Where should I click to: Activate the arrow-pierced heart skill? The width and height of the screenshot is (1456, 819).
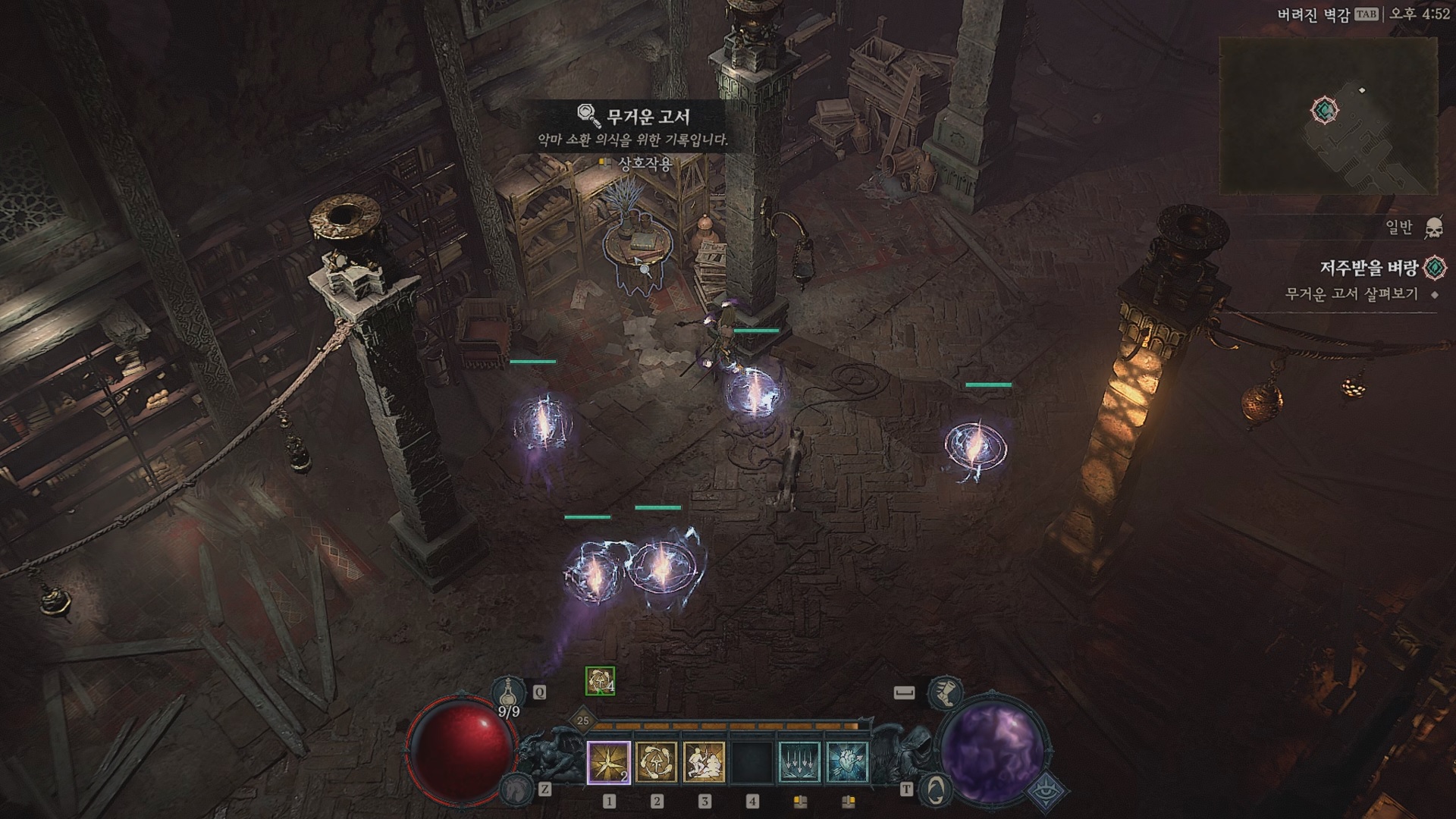846,762
